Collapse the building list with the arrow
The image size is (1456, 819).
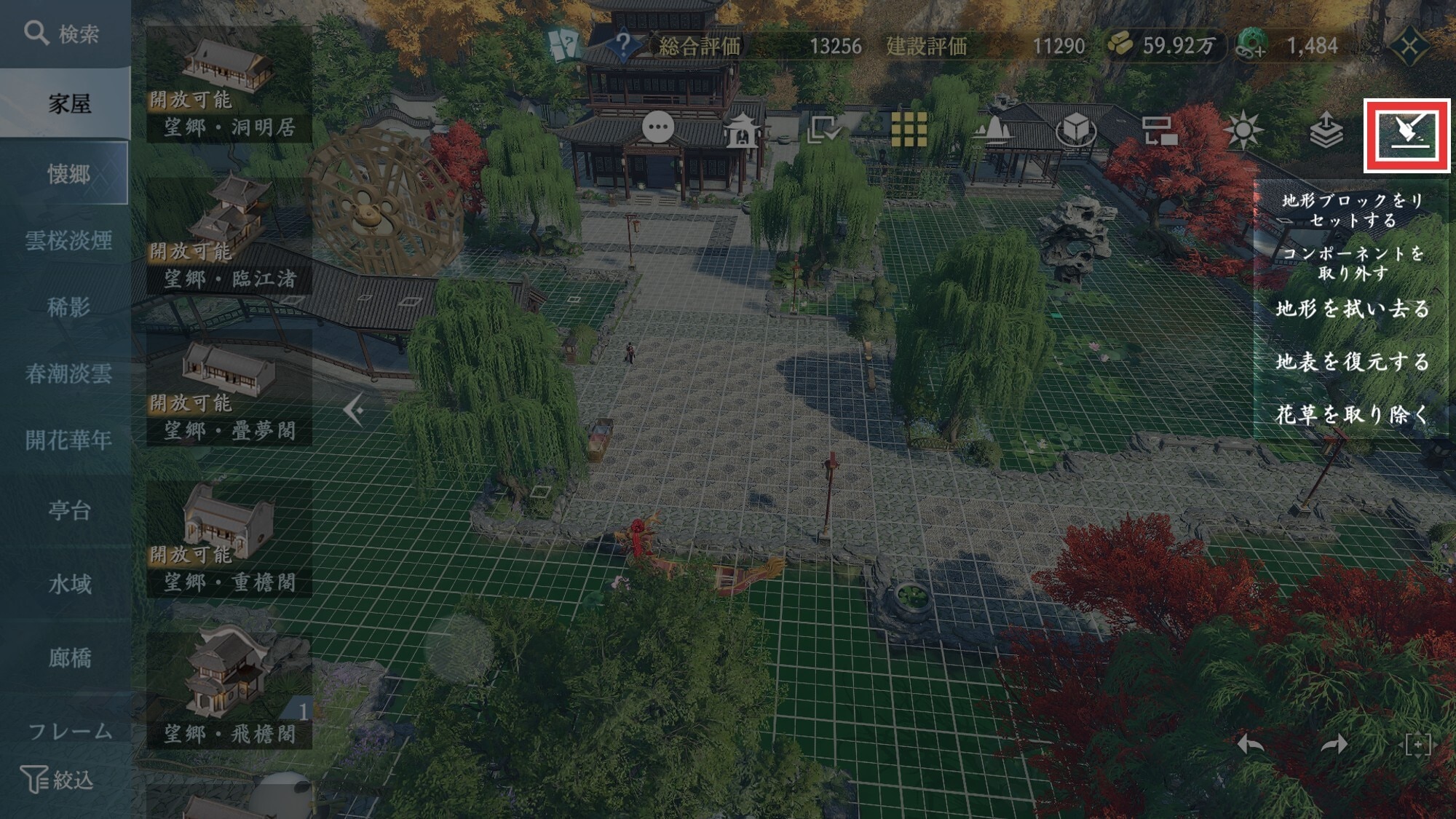pos(354,411)
